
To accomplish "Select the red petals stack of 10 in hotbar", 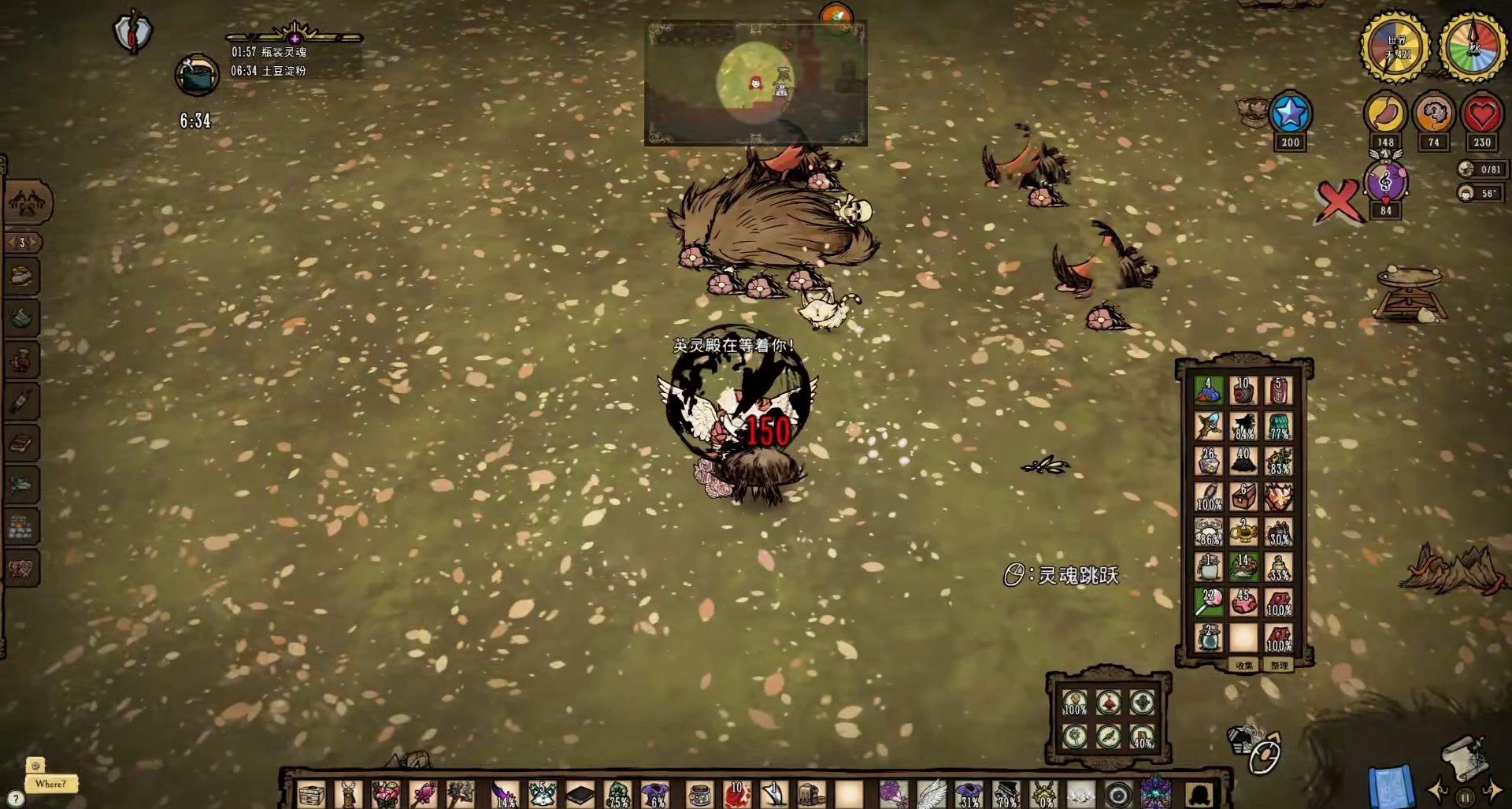I will click(737, 794).
